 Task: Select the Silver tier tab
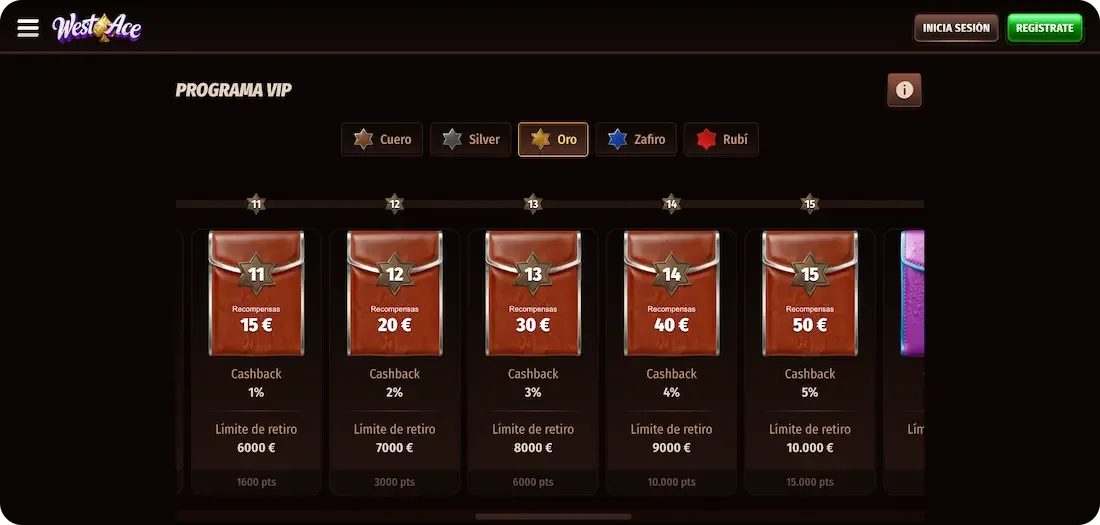coord(471,140)
